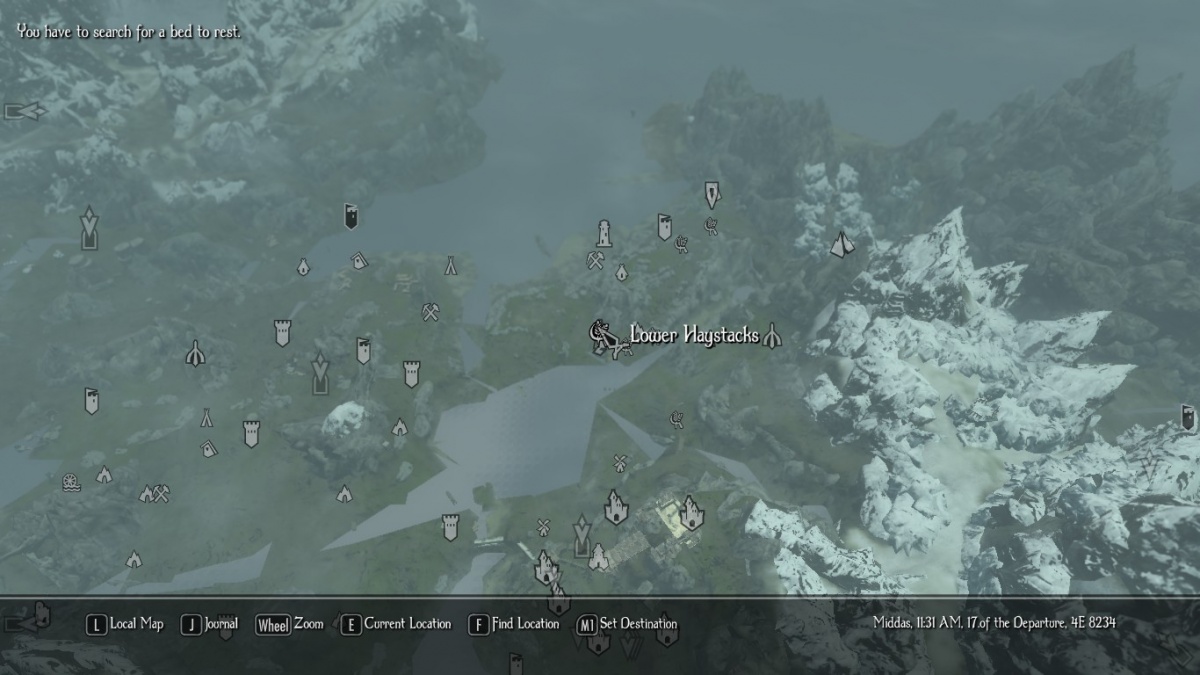Image resolution: width=1200 pixels, height=675 pixels.
Task: Select the twin-tent camp marker by the snowy mountains
Action: pyautogui.click(x=841, y=243)
